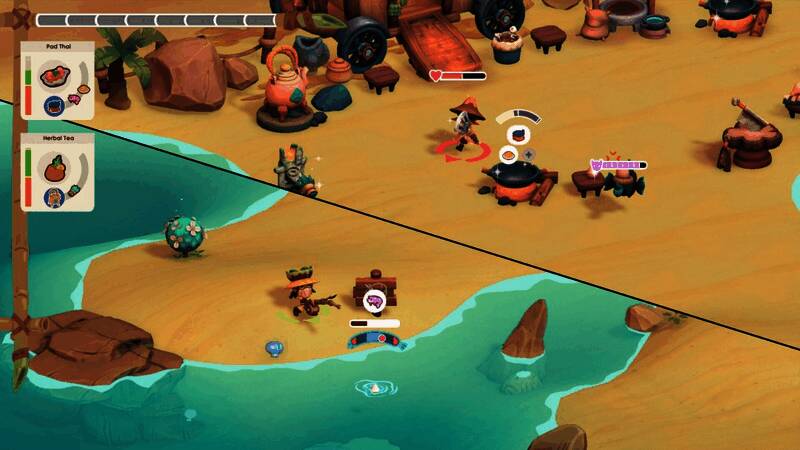This screenshot has width=800, height=450.
Task: Open the Herbal Tea order card
Action: pyautogui.click(x=57, y=172)
